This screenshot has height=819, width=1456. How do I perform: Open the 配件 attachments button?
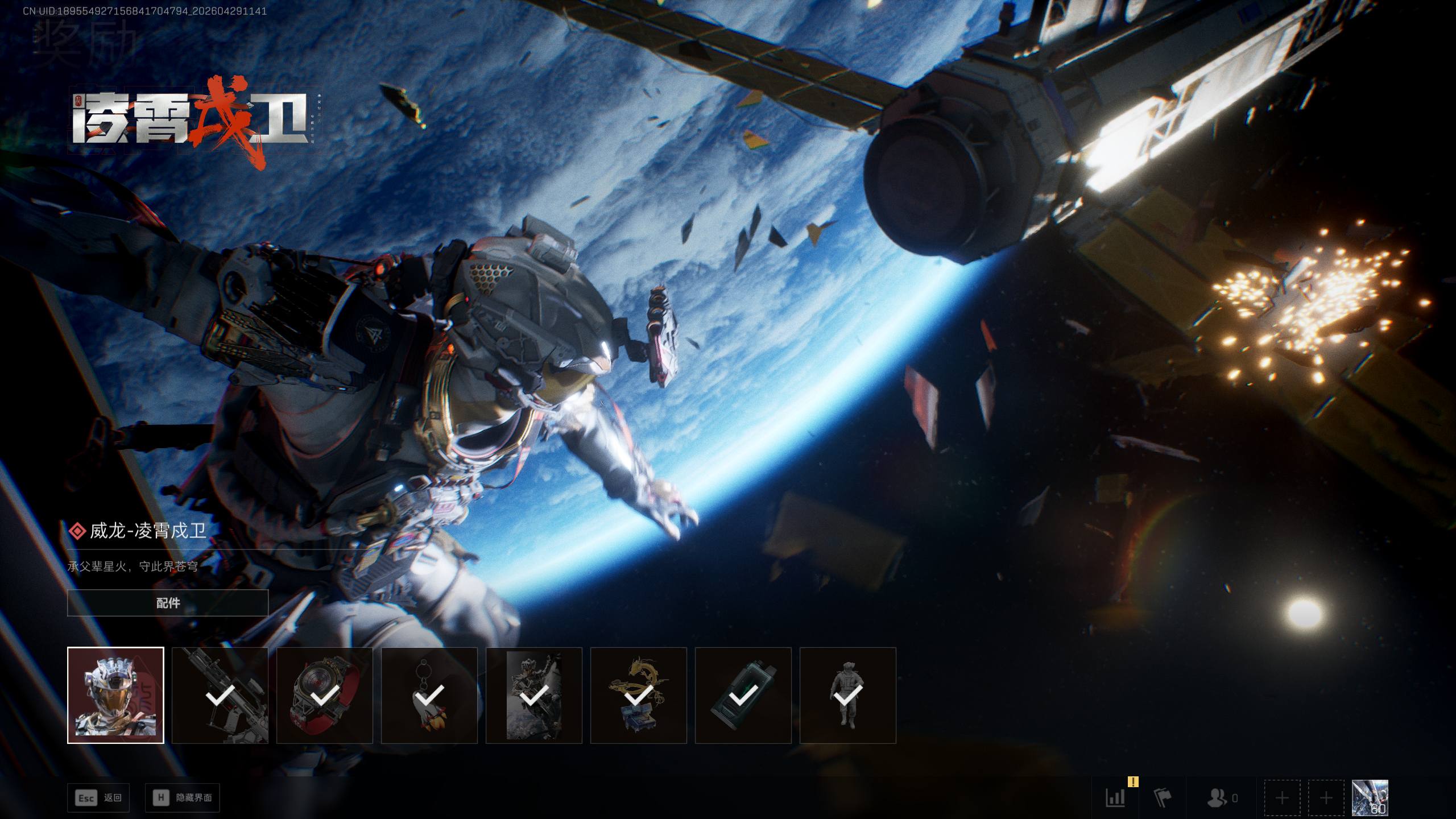(168, 603)
